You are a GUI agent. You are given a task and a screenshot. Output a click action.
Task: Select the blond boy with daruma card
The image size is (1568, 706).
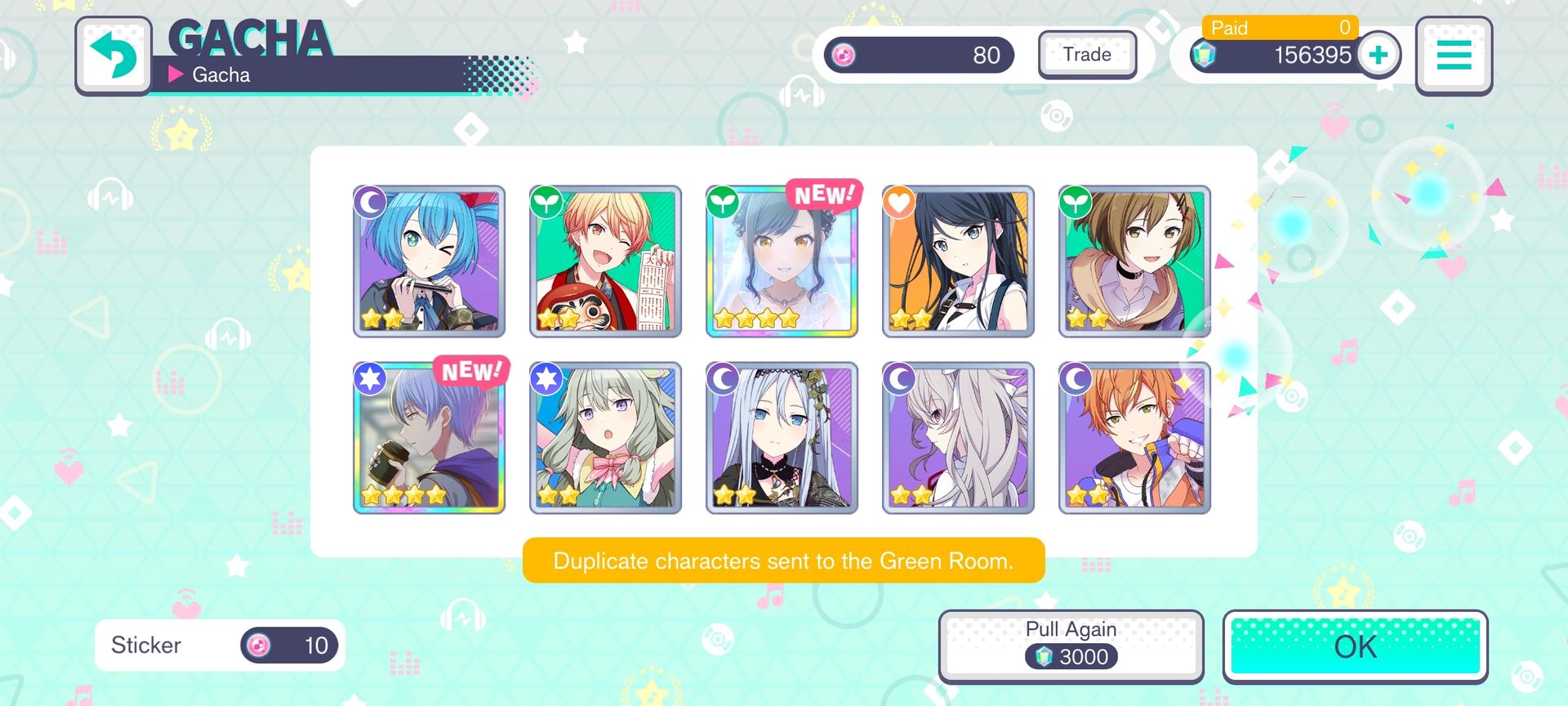tap(605, 261)
